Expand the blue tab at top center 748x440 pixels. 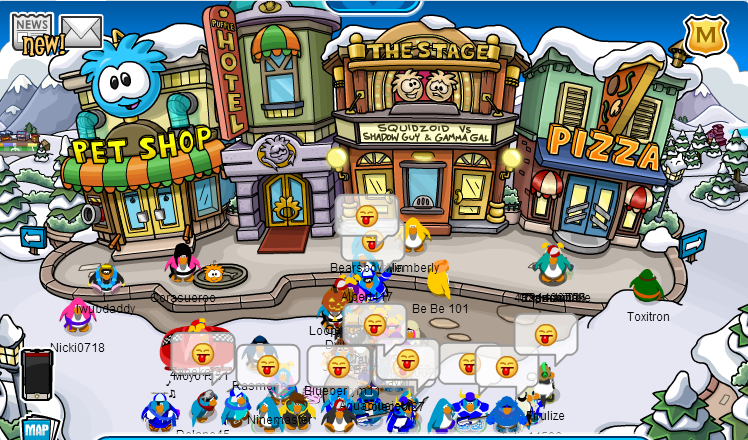(372, 6)
